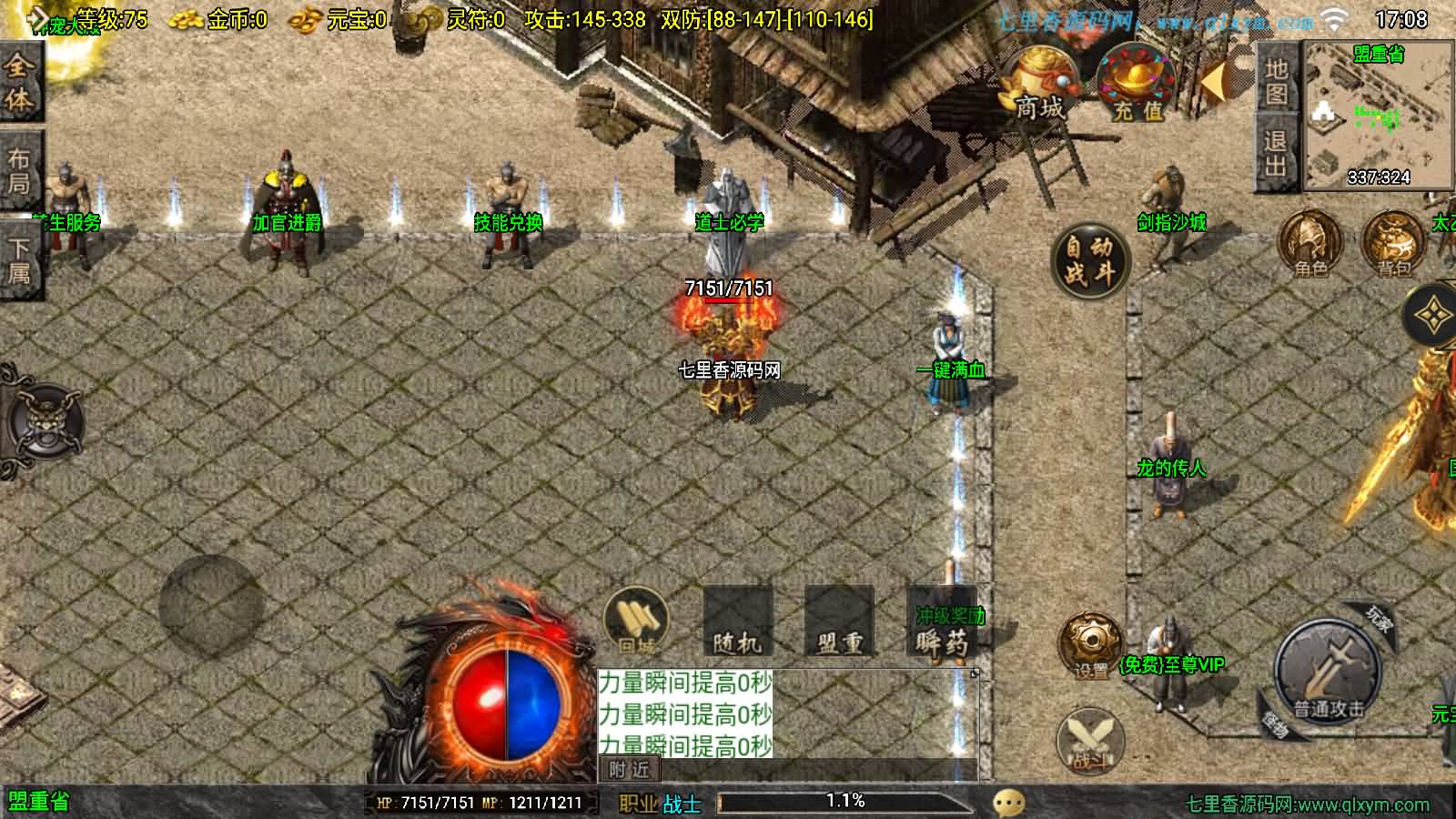The width and height of the screenshot is (1456, 819).
Task: Select the 下属 subordinates button
Action: click(x=18, y=259)
